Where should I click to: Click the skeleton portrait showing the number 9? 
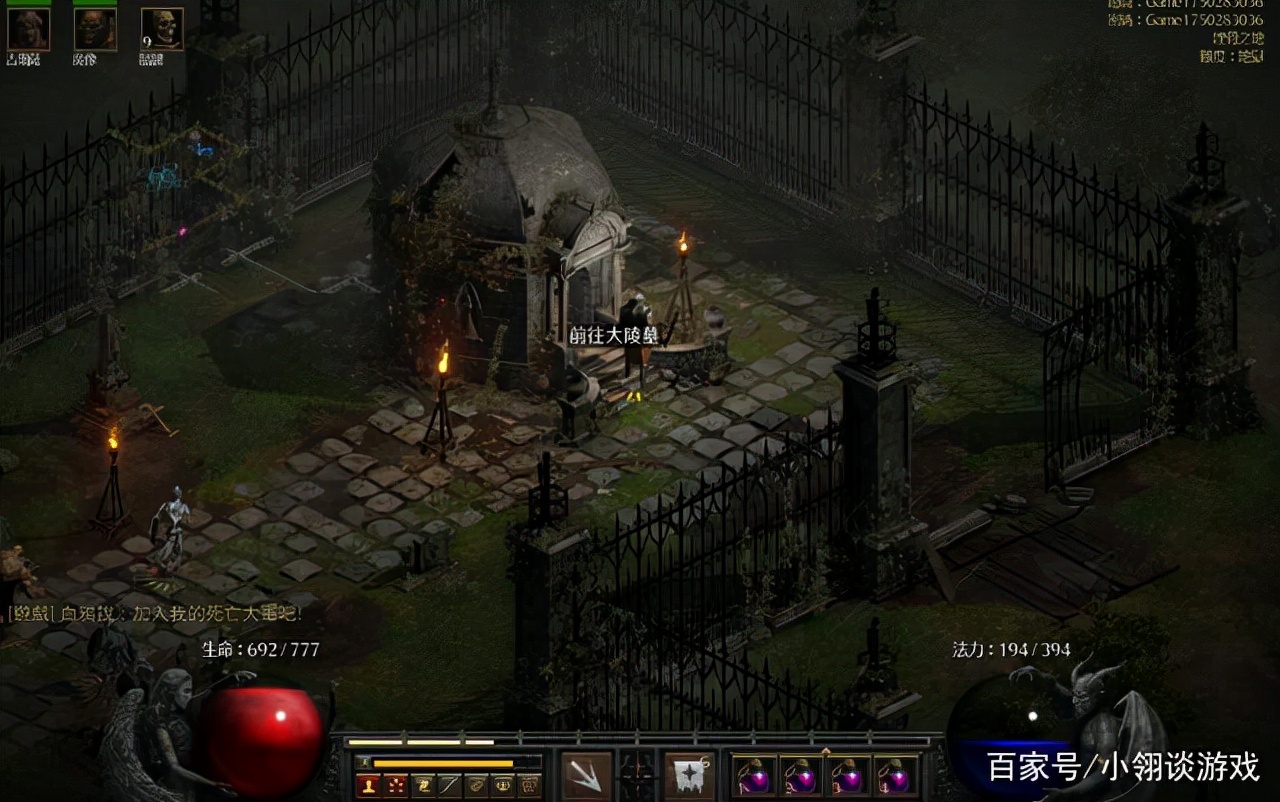pos(162,29)
